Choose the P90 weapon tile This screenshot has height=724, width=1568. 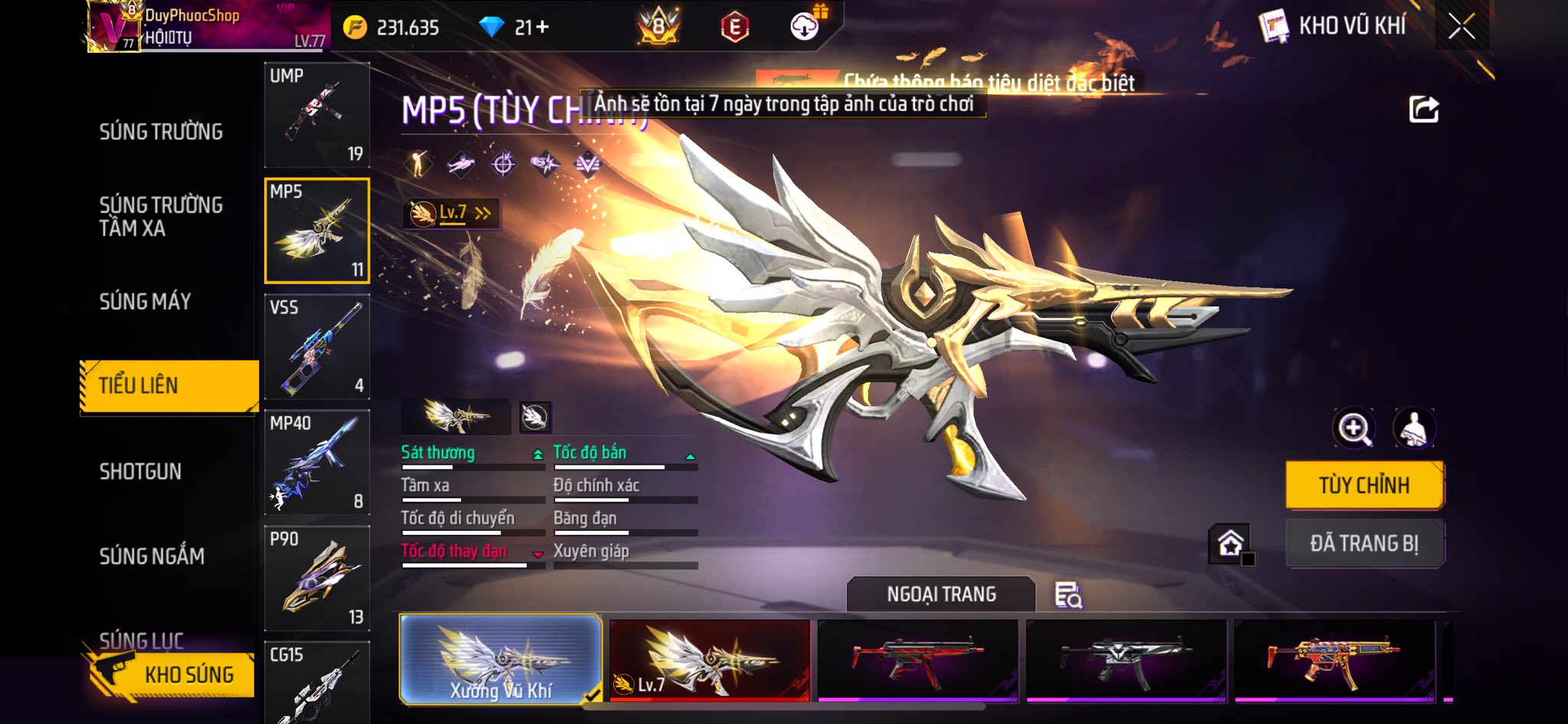(x=317, y=578)
